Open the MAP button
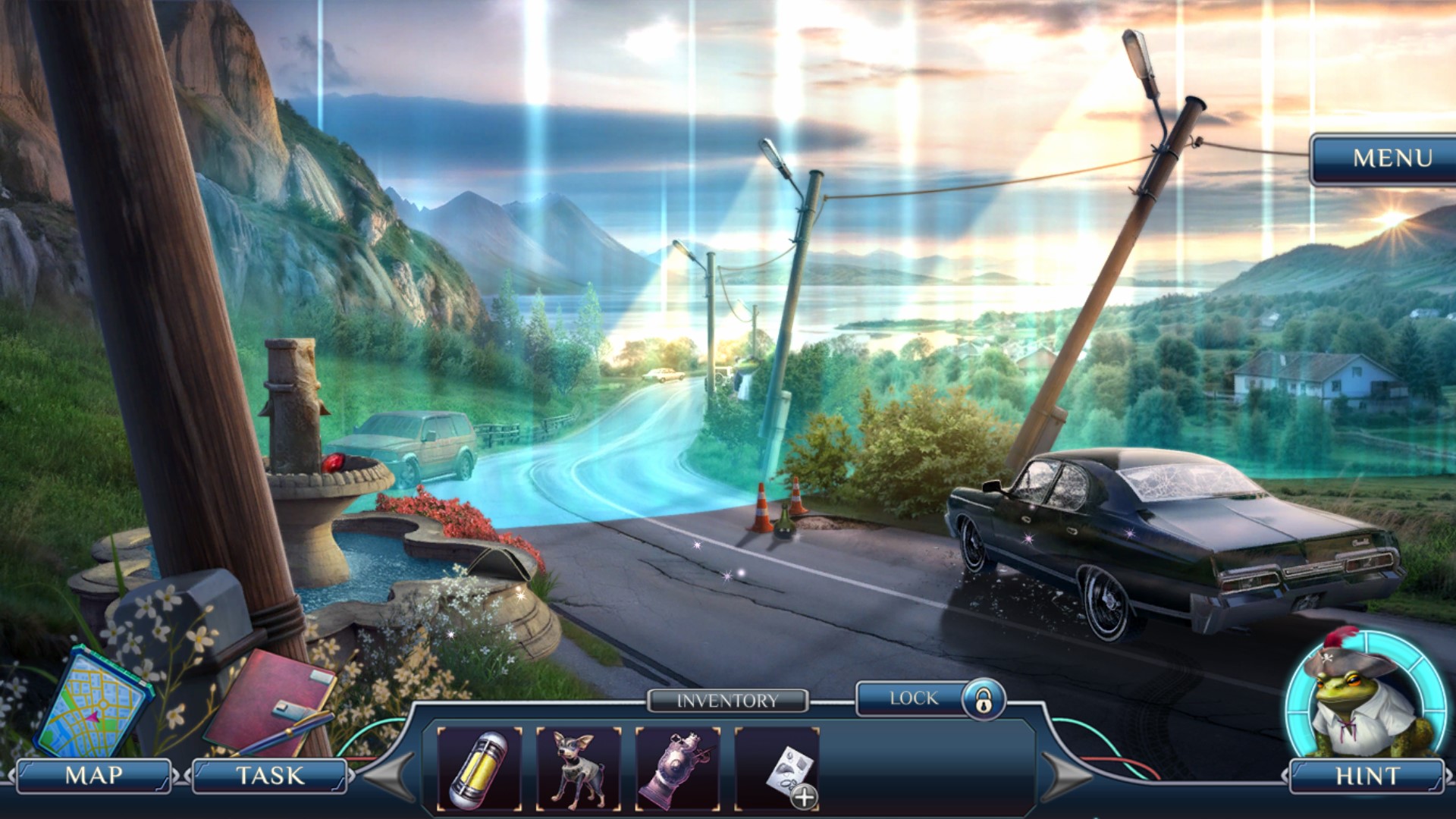The height and width of the screenshot is (819, 1456). pos(94,776)
